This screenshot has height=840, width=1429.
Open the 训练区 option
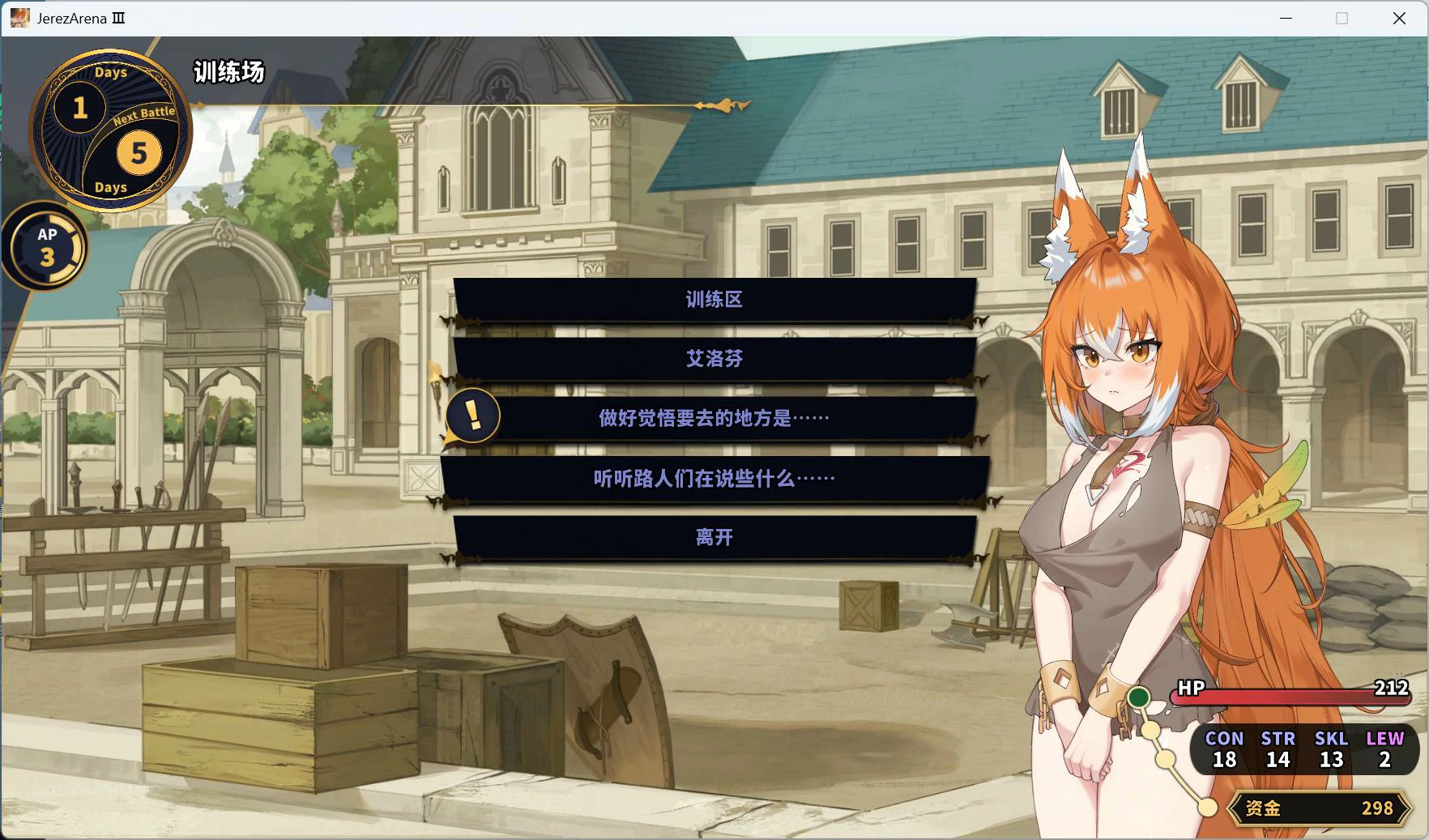click(x=713, y=300)
